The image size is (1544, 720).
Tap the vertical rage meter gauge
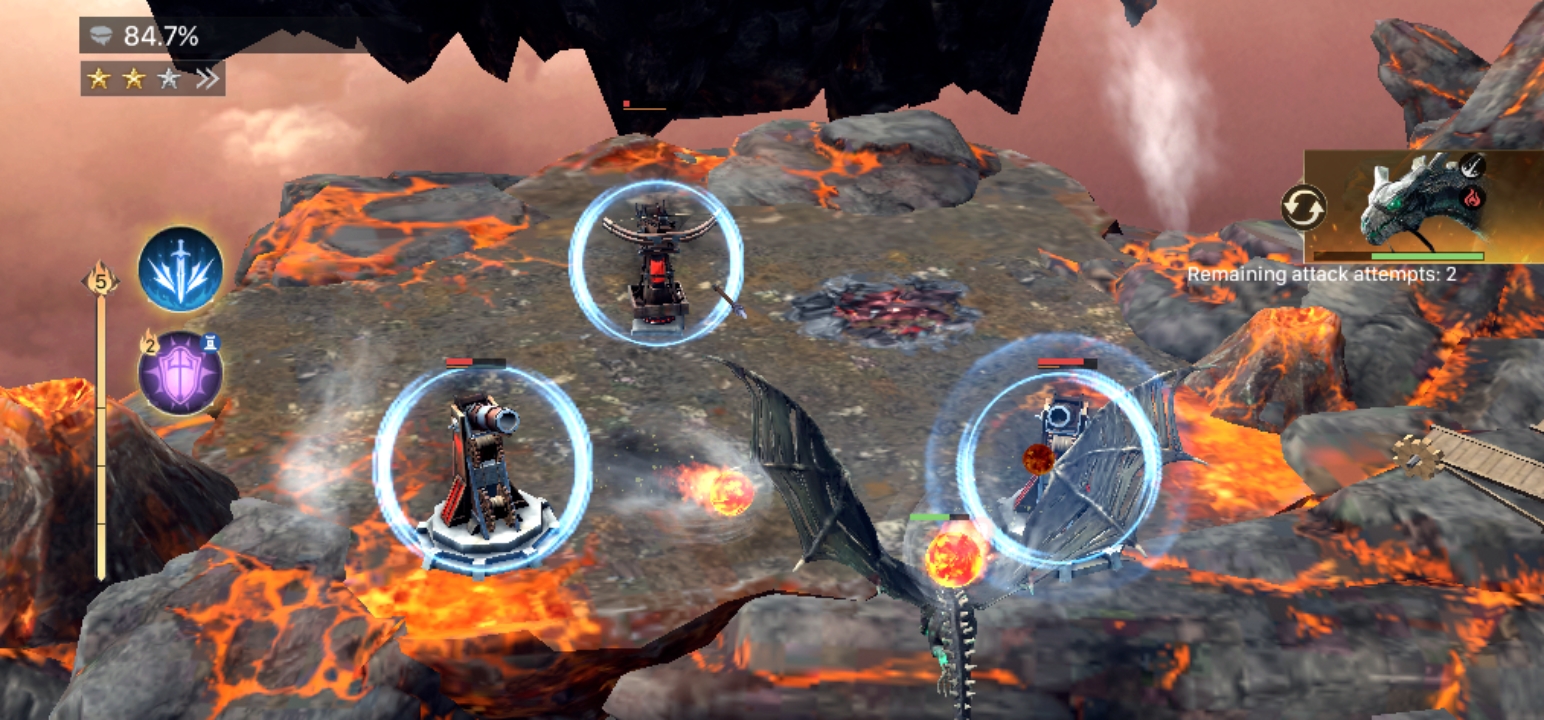[101, 430]
